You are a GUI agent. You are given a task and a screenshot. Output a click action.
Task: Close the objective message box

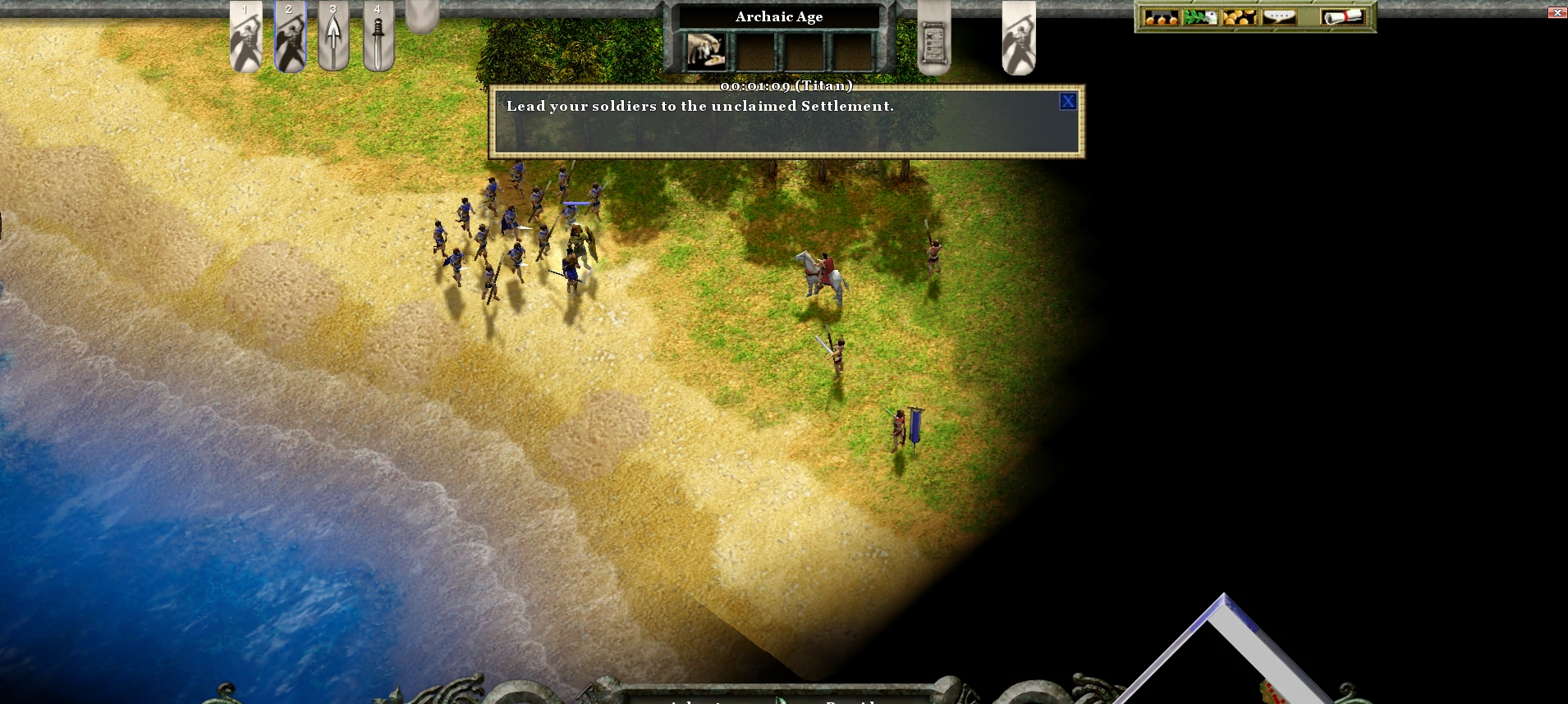(x=1067, y=102)
